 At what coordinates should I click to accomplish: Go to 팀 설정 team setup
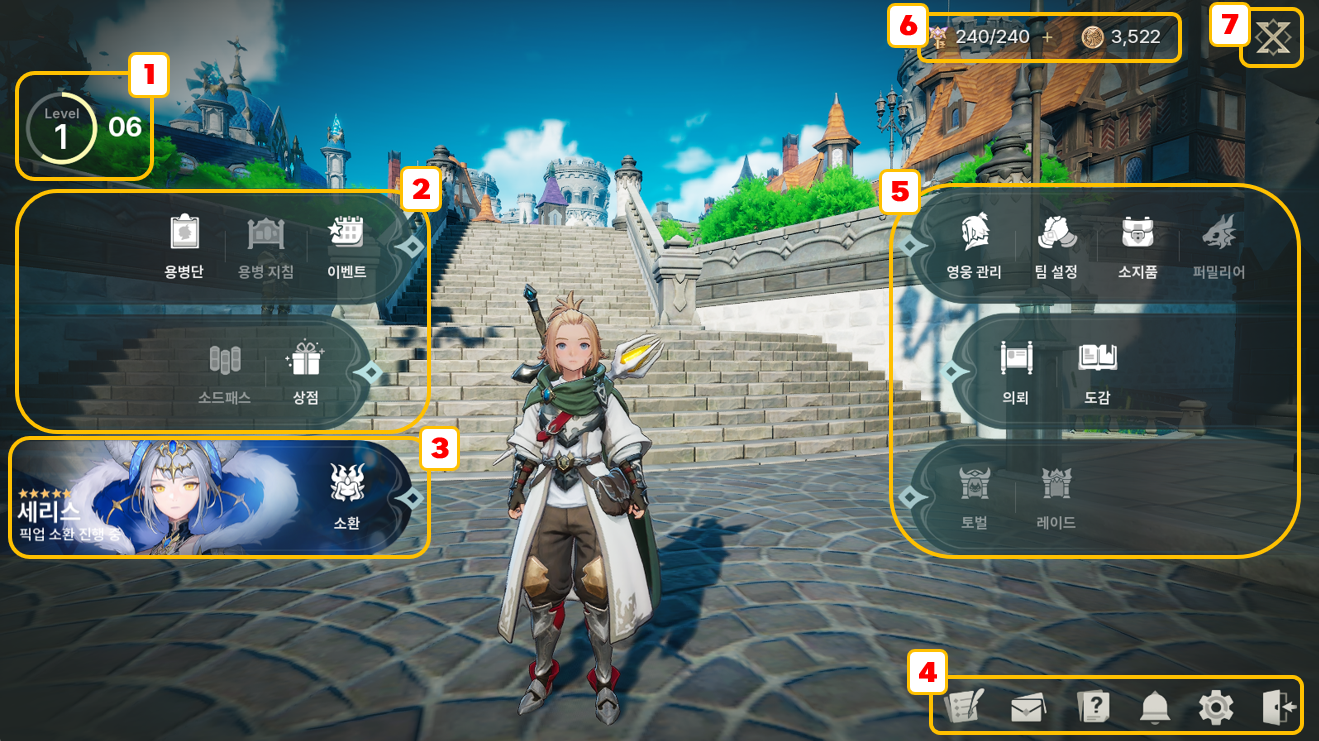pos(1056,245)
